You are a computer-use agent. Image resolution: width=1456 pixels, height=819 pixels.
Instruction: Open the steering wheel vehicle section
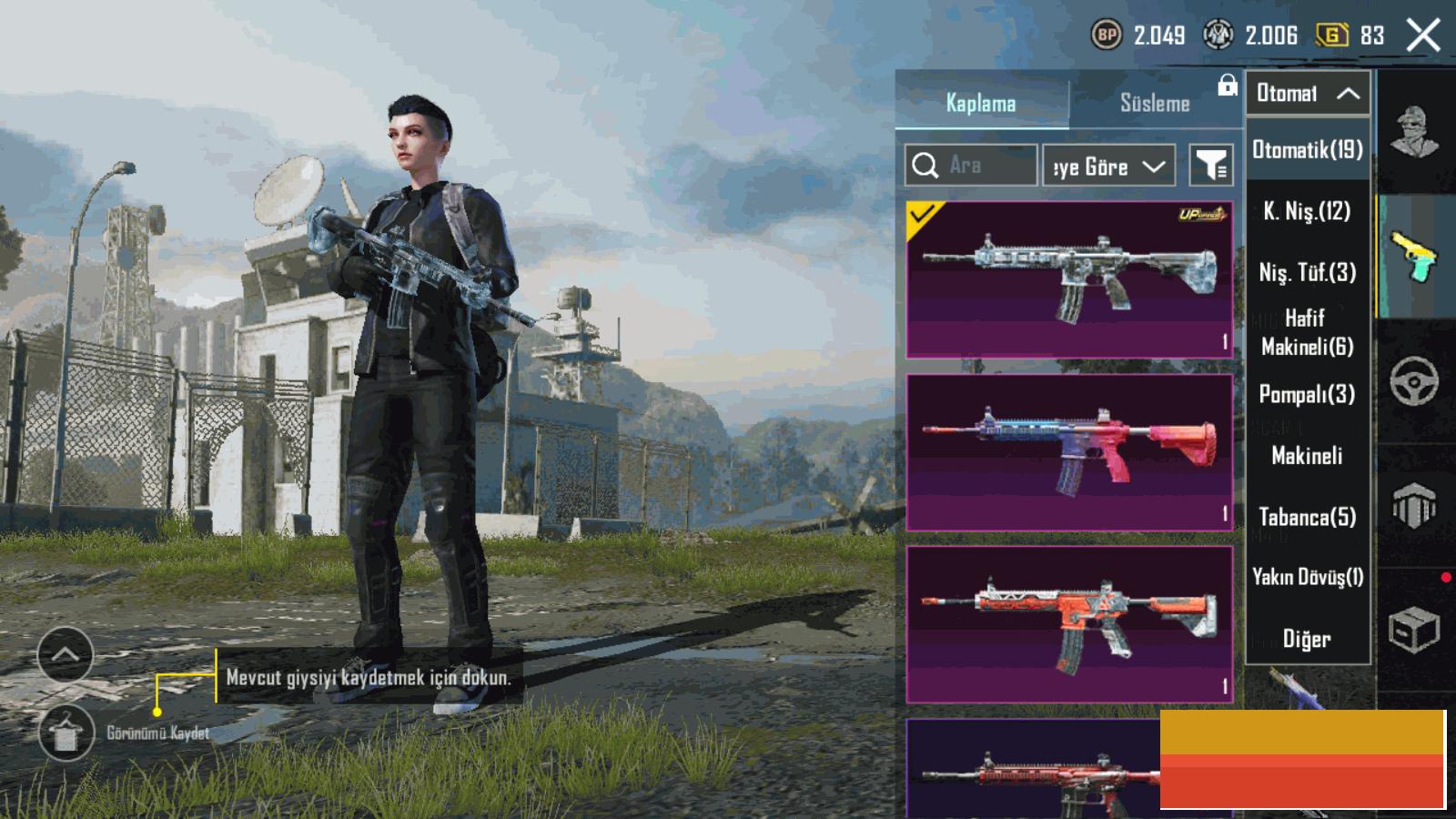point(1413,381)
